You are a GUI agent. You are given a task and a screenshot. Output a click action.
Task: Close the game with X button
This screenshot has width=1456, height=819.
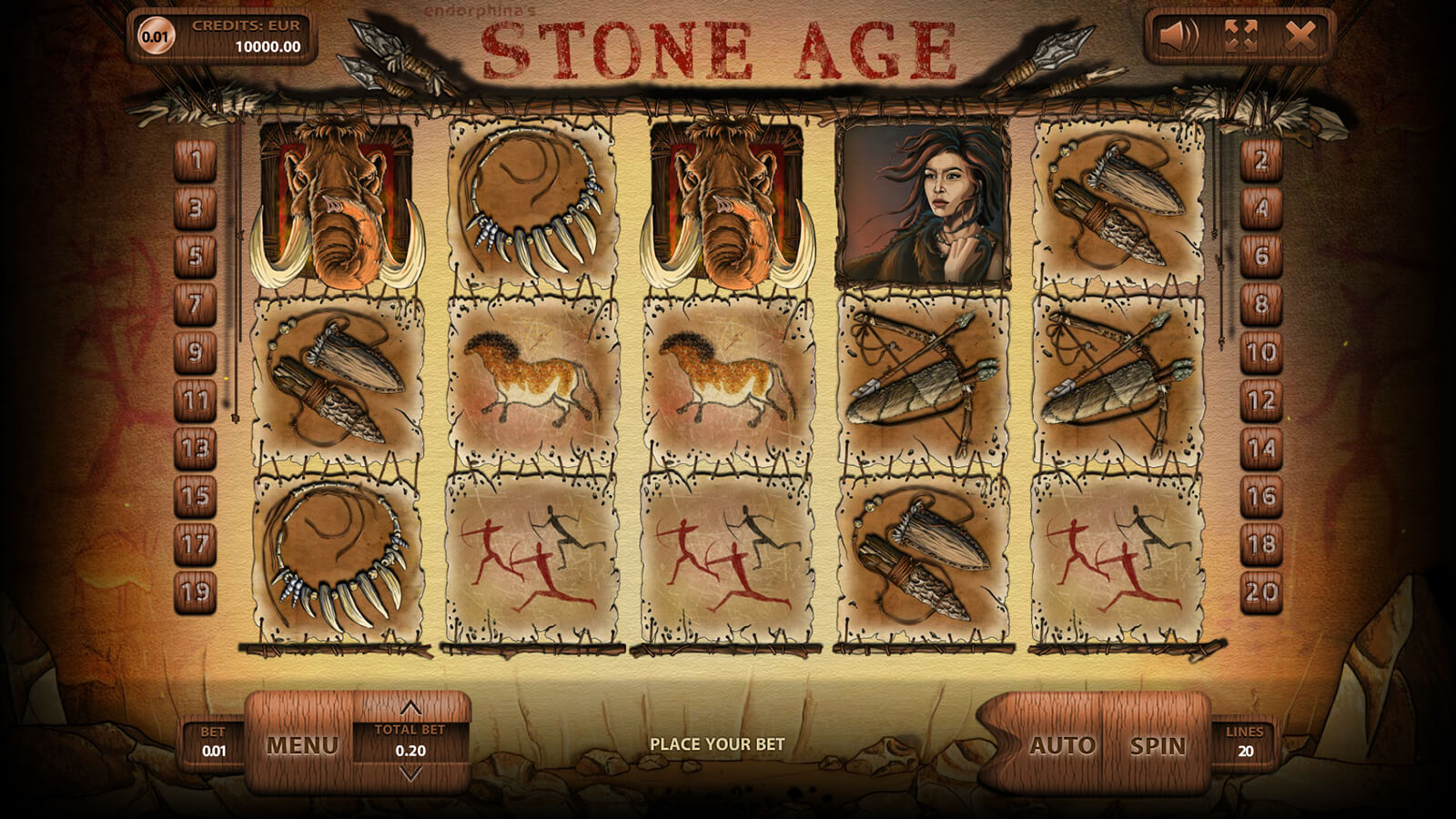[1300, 36]
